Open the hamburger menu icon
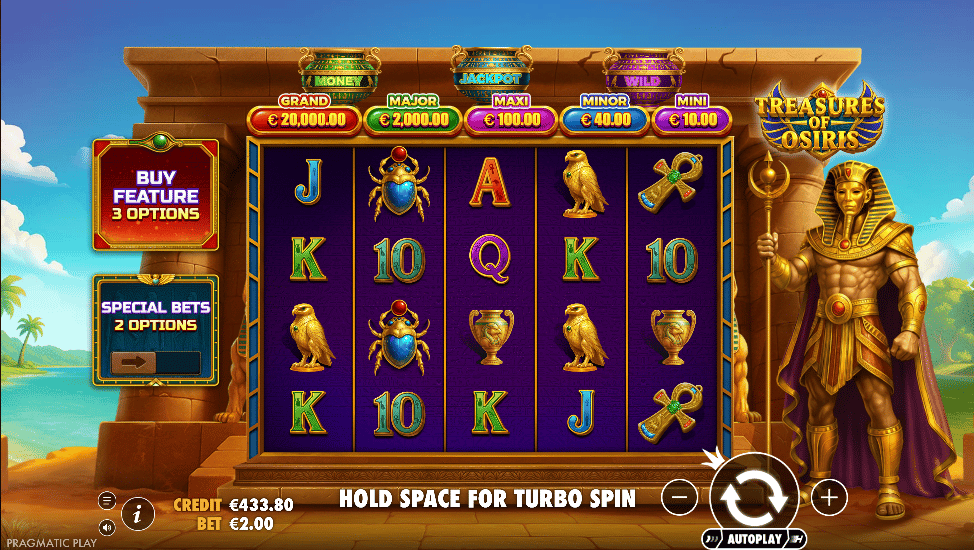This screenshot has height=550, width=974. tap(107, 500)
